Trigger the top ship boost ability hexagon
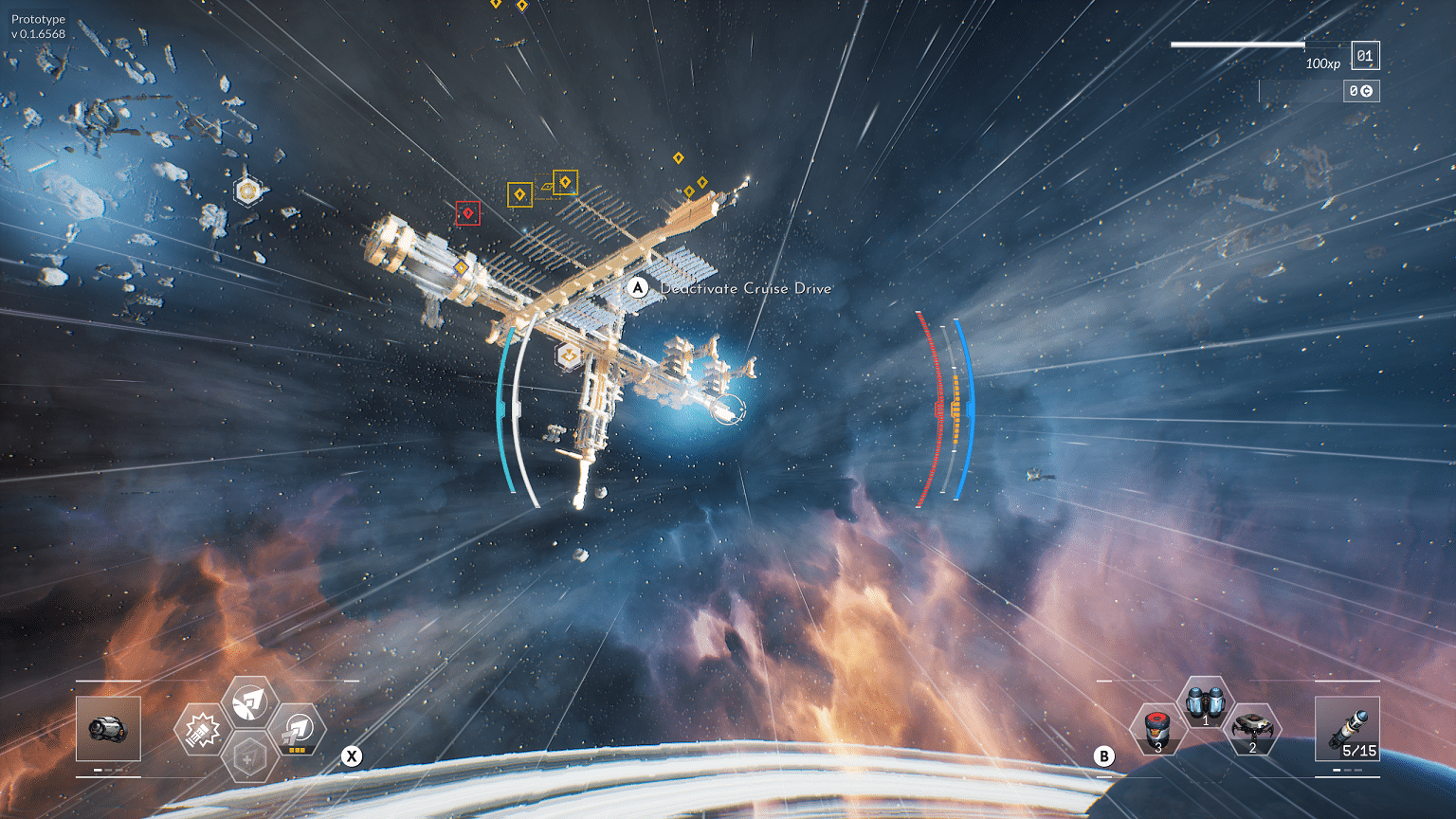Viewport: 1456px width, 819px height. coord(248,702)
